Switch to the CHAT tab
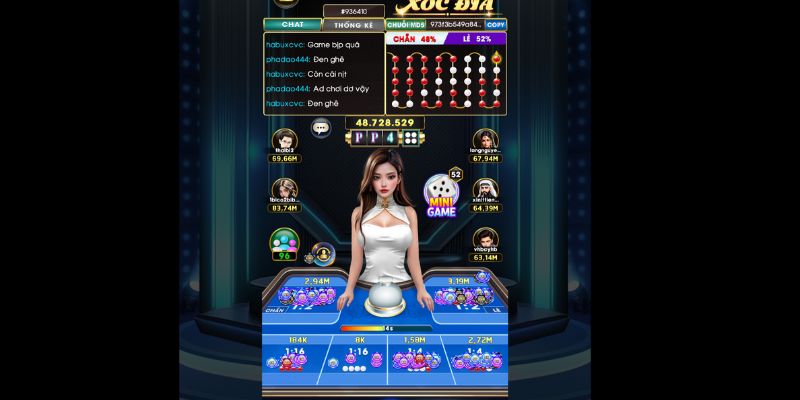 click(292, 24)
